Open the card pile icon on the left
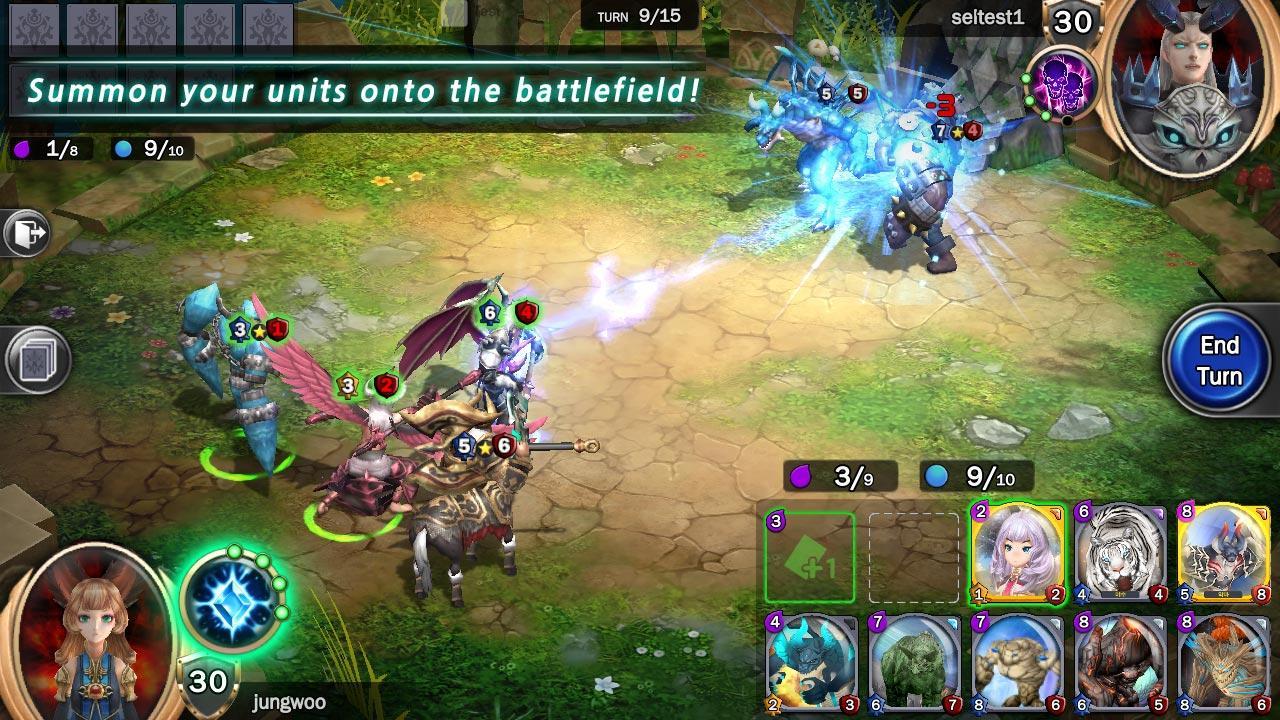Screen dimensions: 1280x720 click(x=35, y=357)
